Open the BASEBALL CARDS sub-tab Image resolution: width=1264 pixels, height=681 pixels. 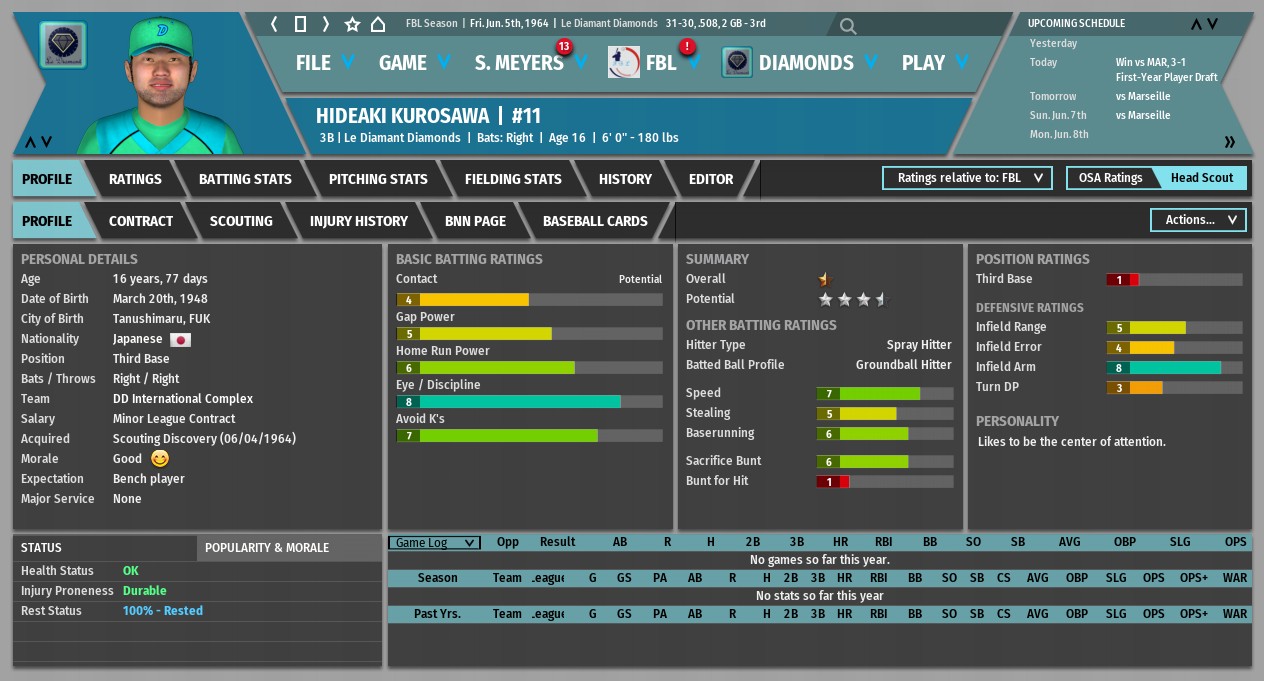click(x=595, y=221)
